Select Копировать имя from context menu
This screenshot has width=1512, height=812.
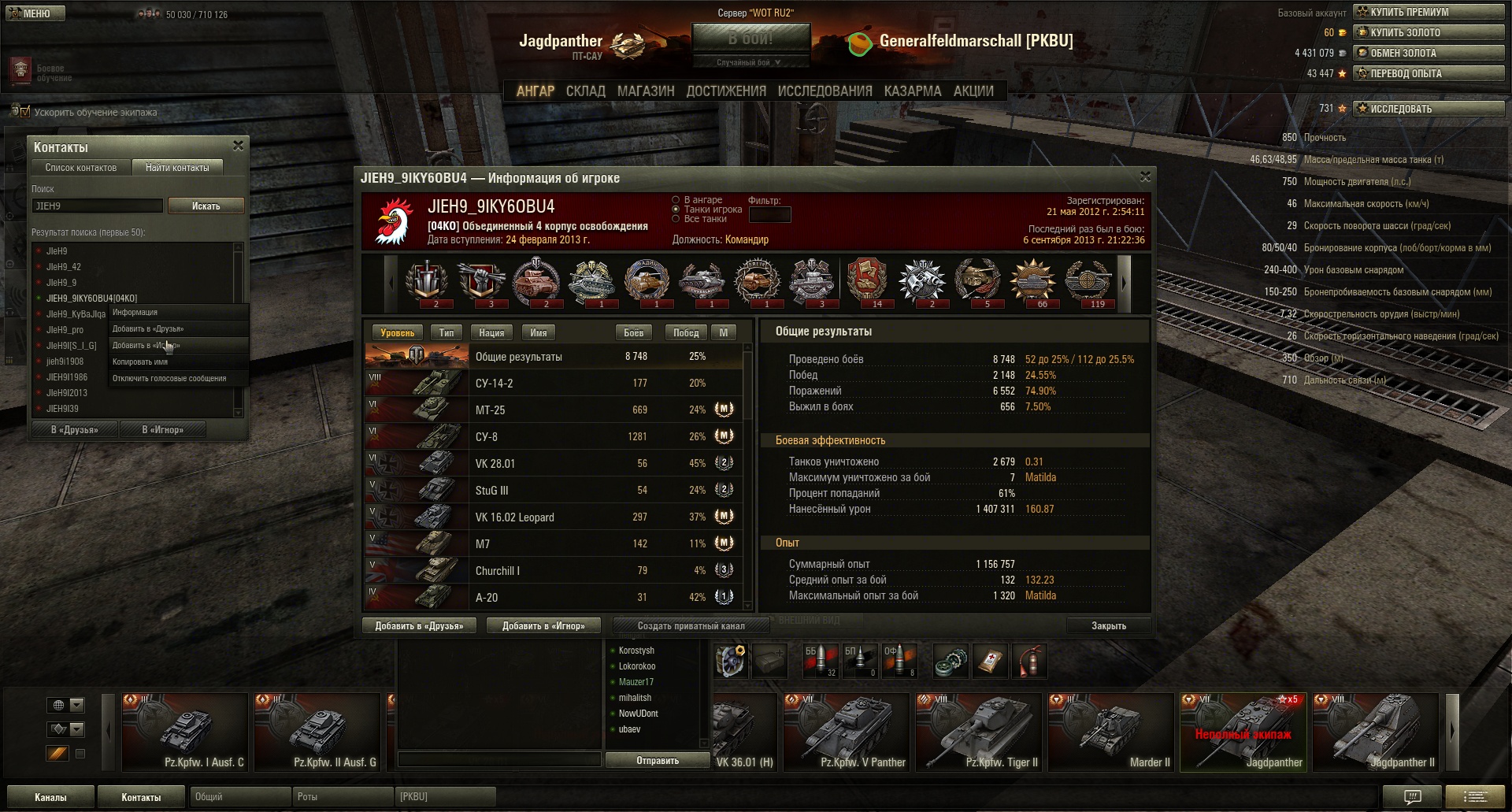(x=140, y=362)
